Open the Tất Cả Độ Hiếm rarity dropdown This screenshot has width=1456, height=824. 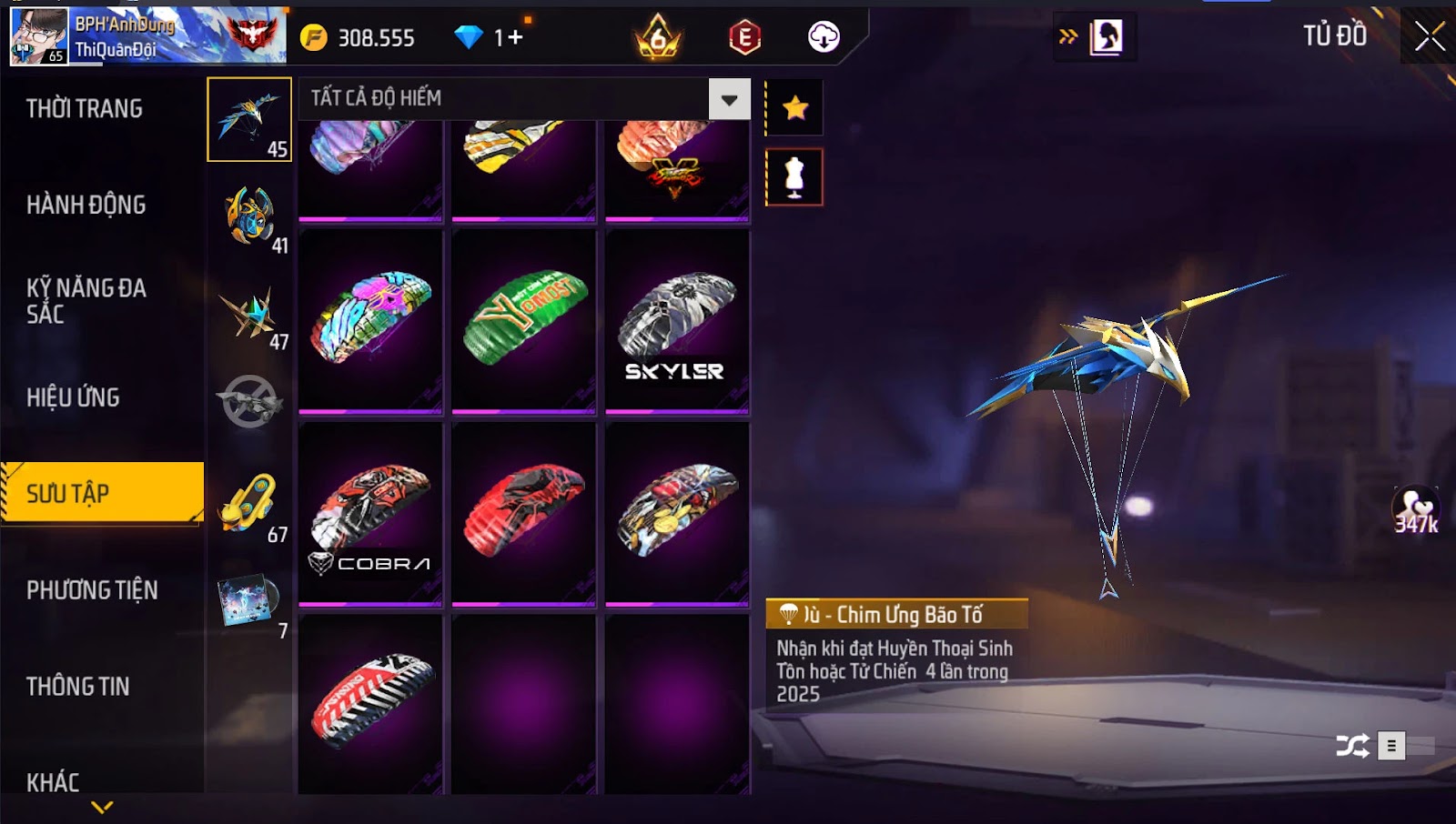click(x=729, y=99)
